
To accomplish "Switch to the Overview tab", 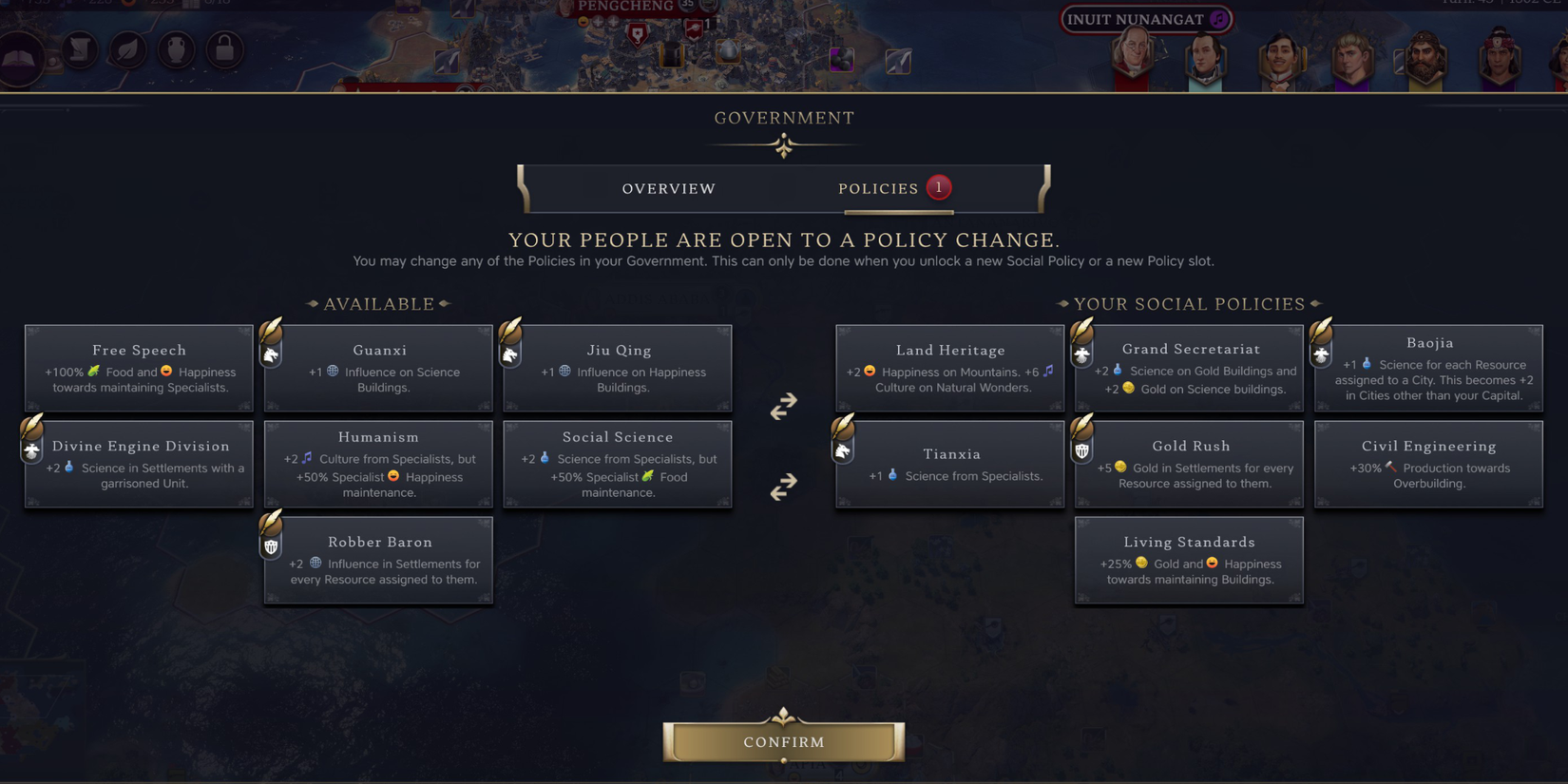I will (668, 188).
